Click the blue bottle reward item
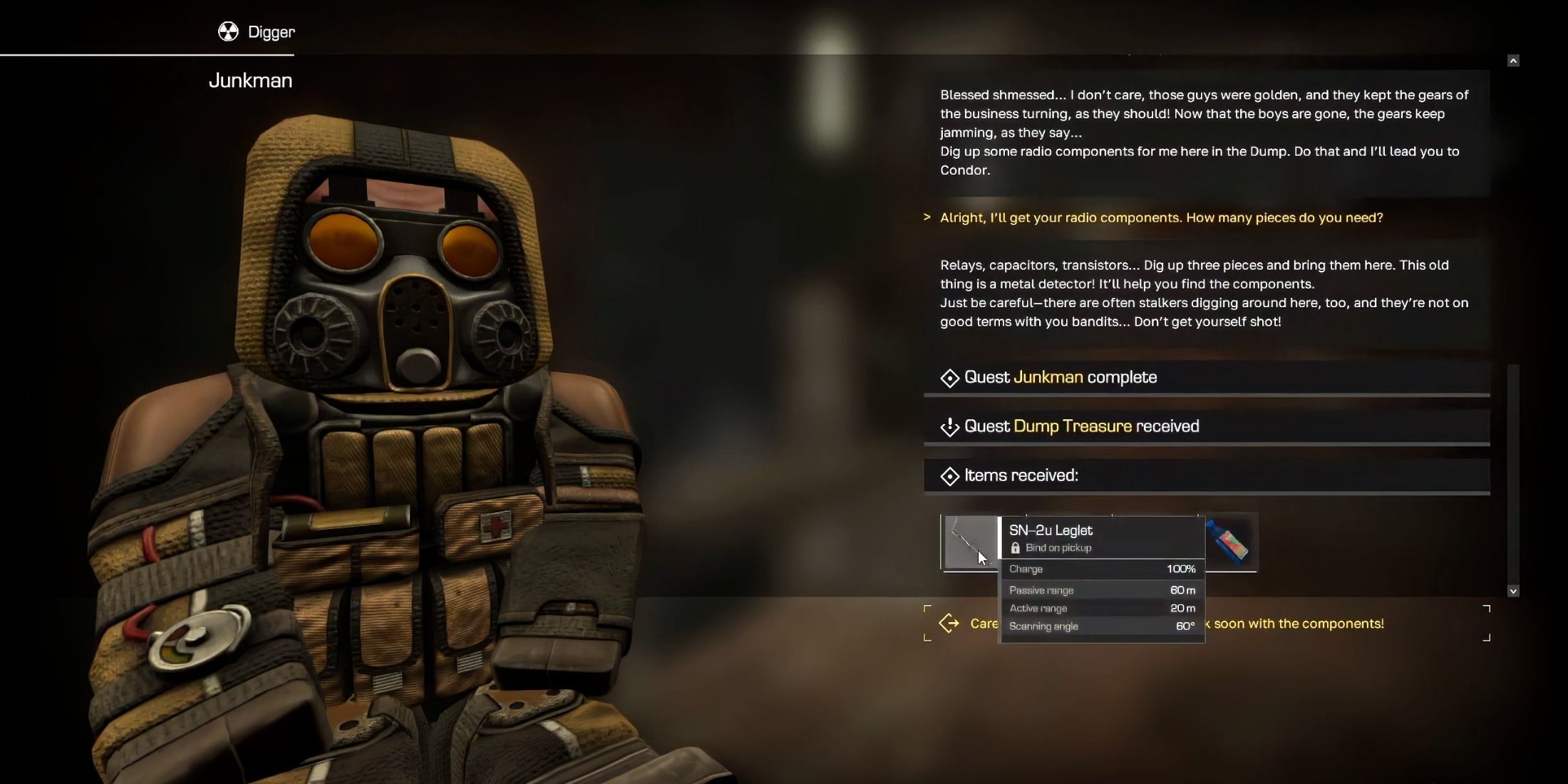 coord(1230,542)
